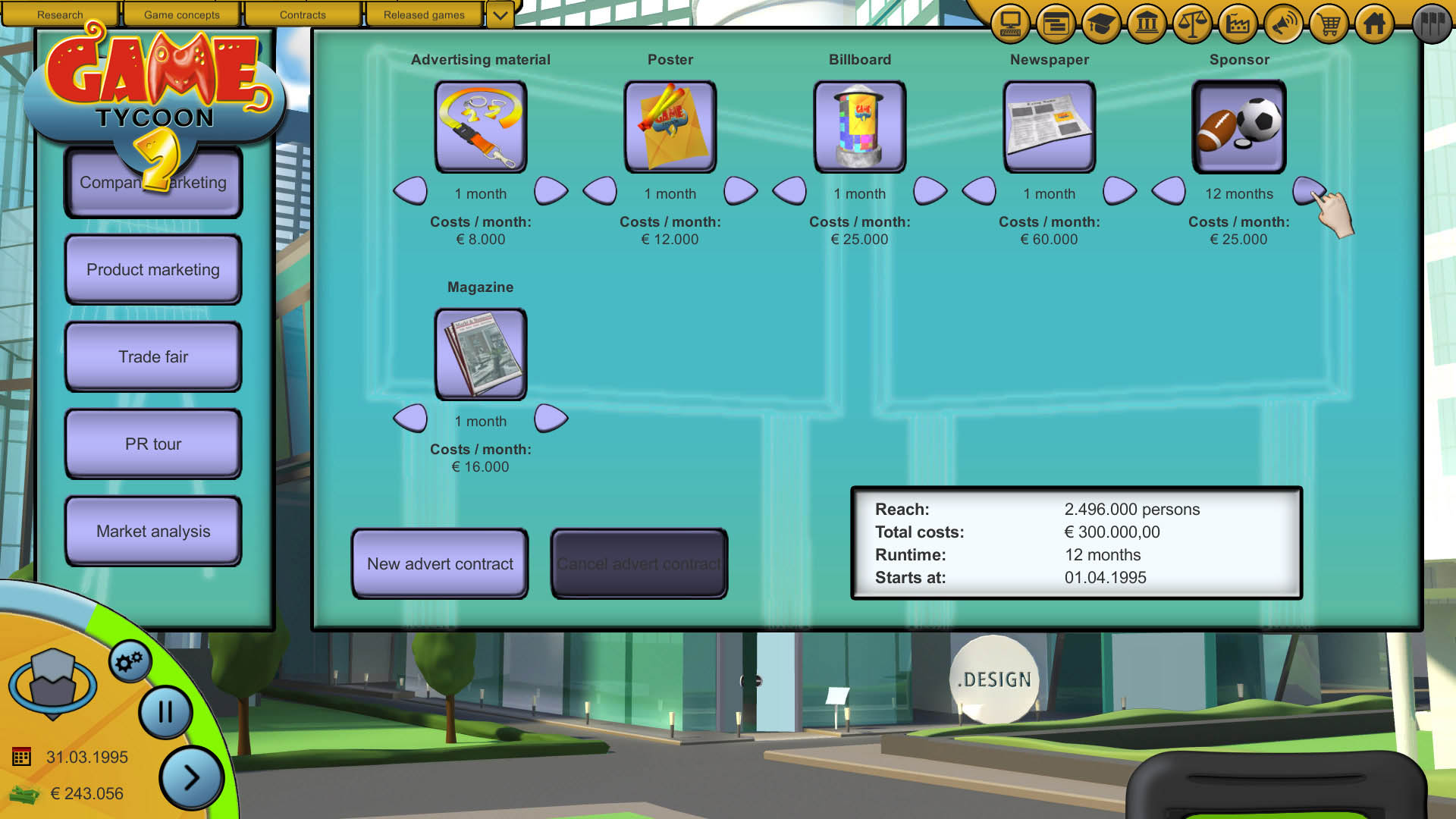The height and width of the screenshot is (819, 1456).
Task: Pause the game with the pause button
Action: tap(165, 712)
